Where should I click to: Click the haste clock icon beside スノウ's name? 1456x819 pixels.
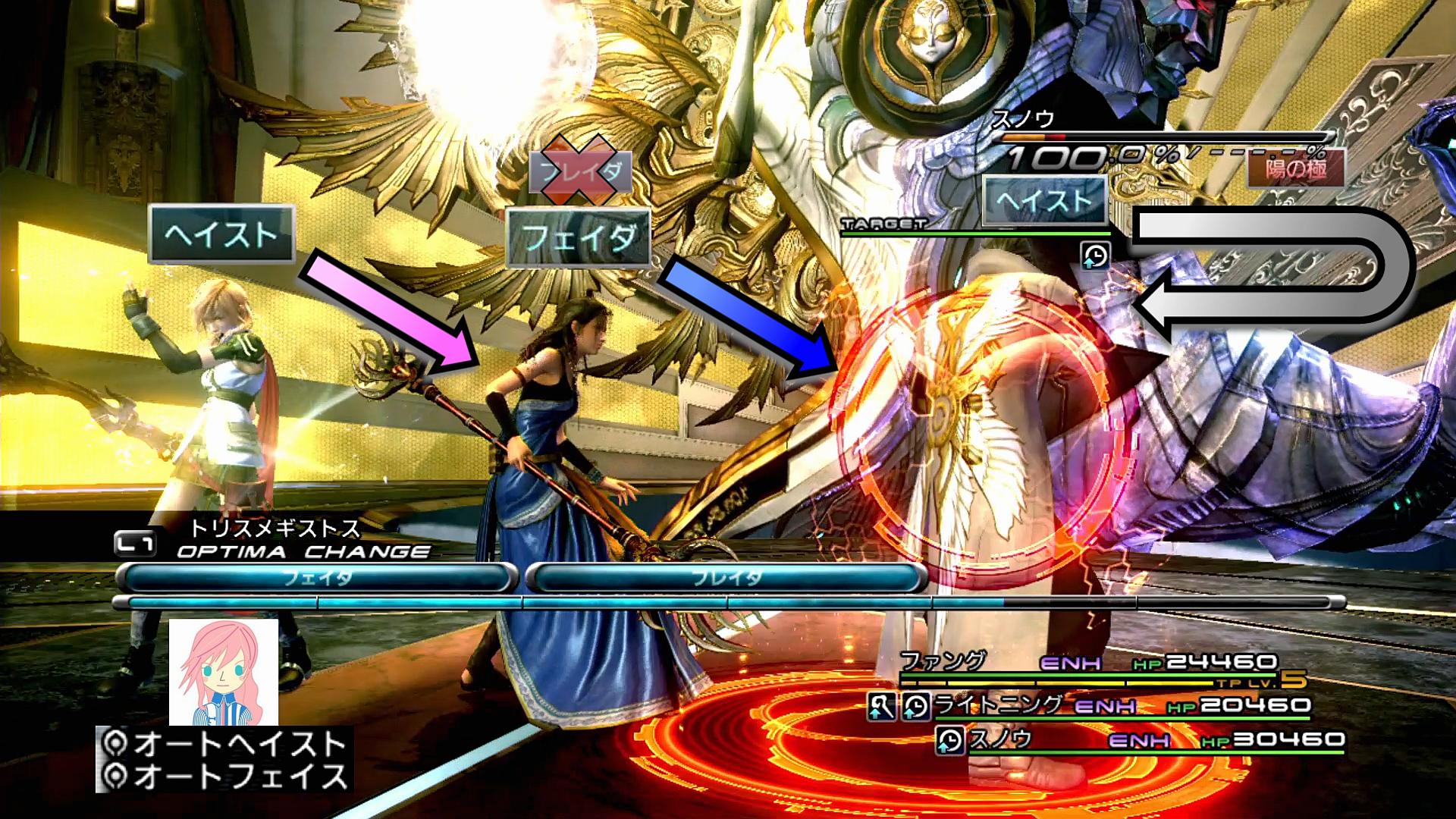(949, 740)
